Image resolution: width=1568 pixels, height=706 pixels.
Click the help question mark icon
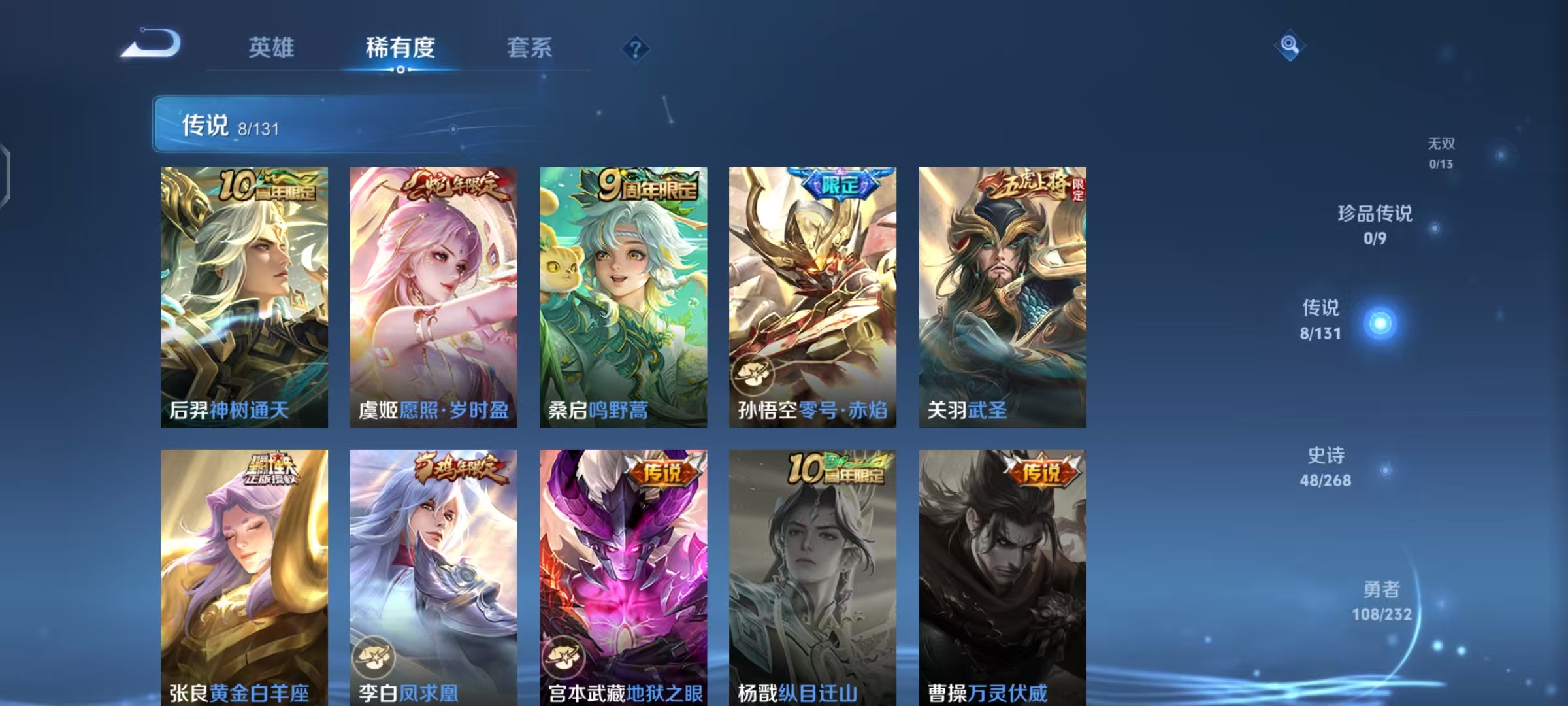(x=634, y=48)
